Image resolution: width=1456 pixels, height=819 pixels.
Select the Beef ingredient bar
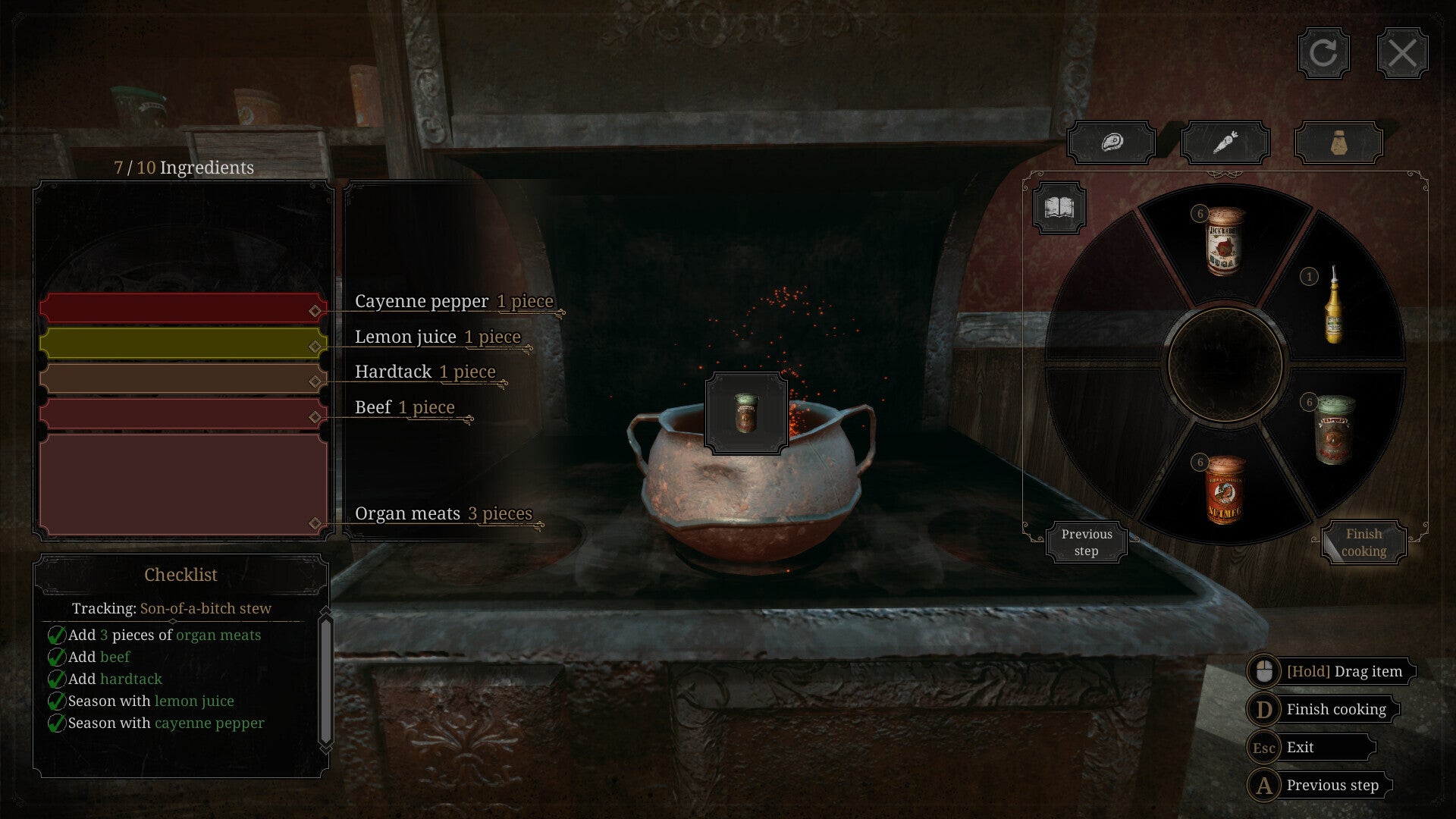[x=183, y=414]
